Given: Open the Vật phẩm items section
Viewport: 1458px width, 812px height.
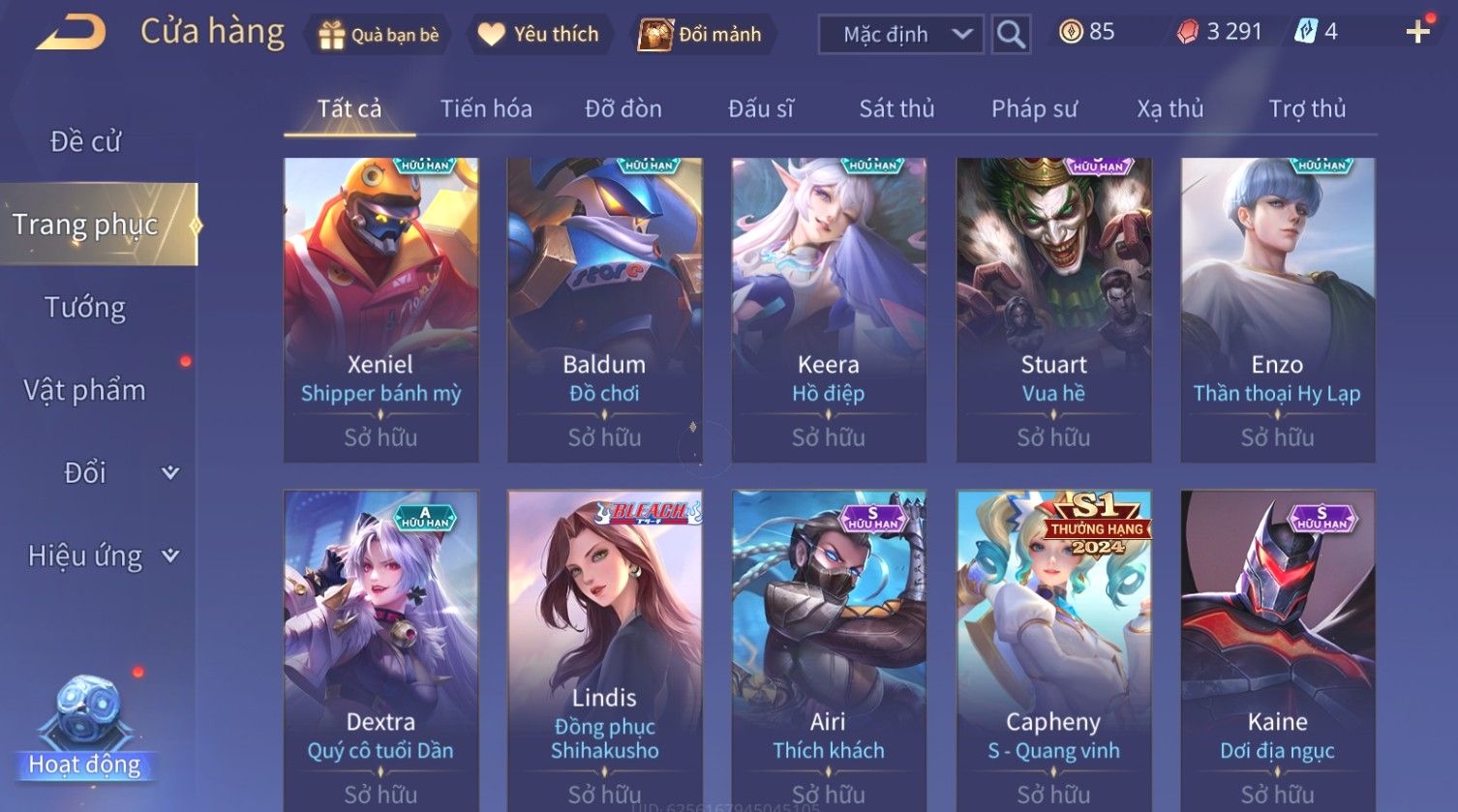Looking at the screenshot, I should [85, 390].
